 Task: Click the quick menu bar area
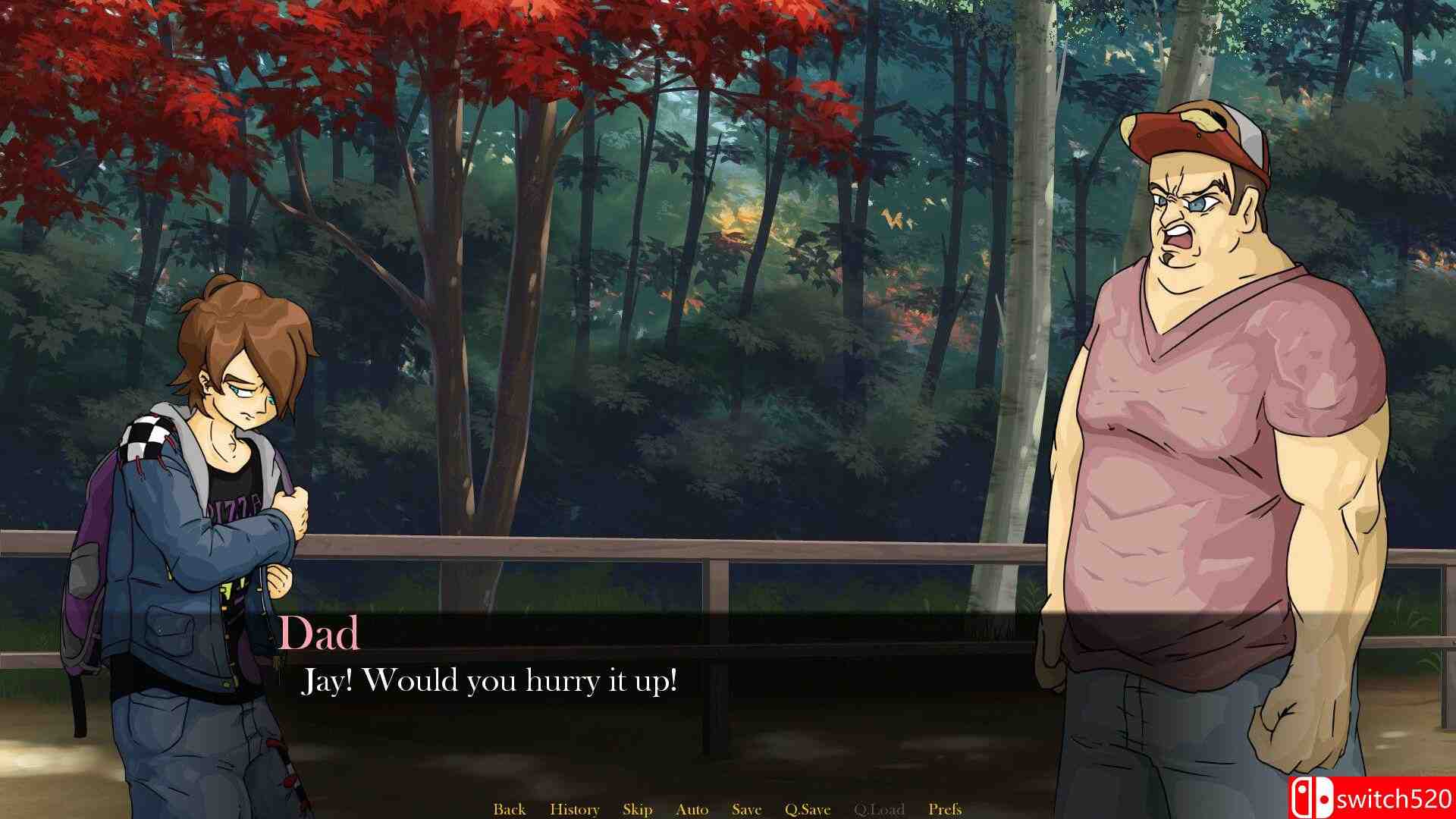tap(728, 808)
